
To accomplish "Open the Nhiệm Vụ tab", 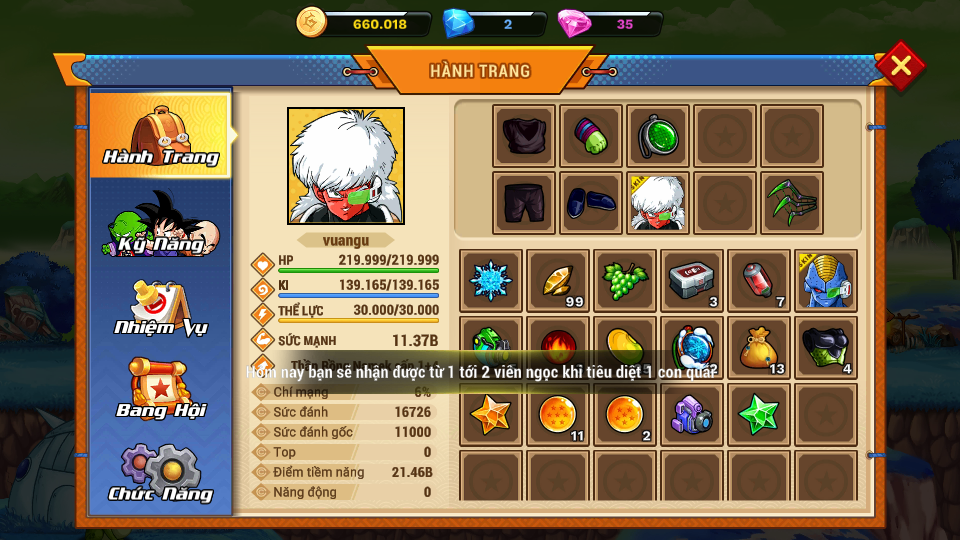I will (161, 309).
